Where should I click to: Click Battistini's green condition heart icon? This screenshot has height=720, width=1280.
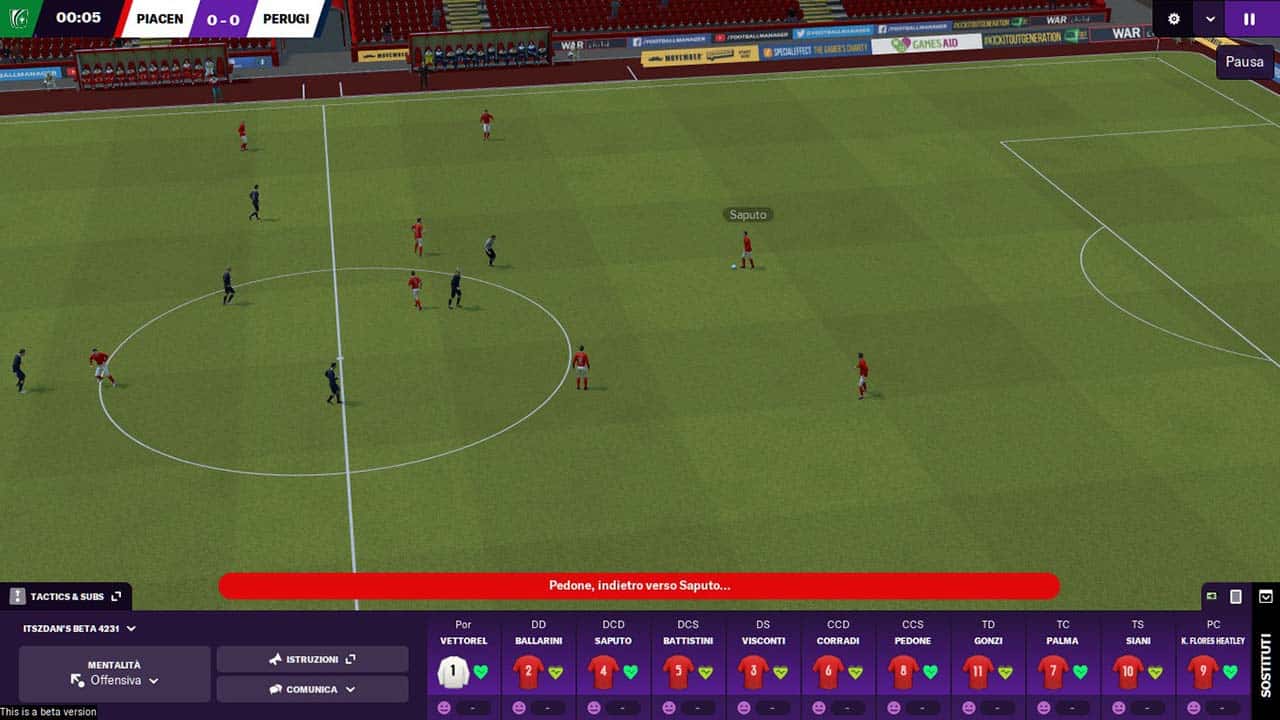tap(705, 671)
